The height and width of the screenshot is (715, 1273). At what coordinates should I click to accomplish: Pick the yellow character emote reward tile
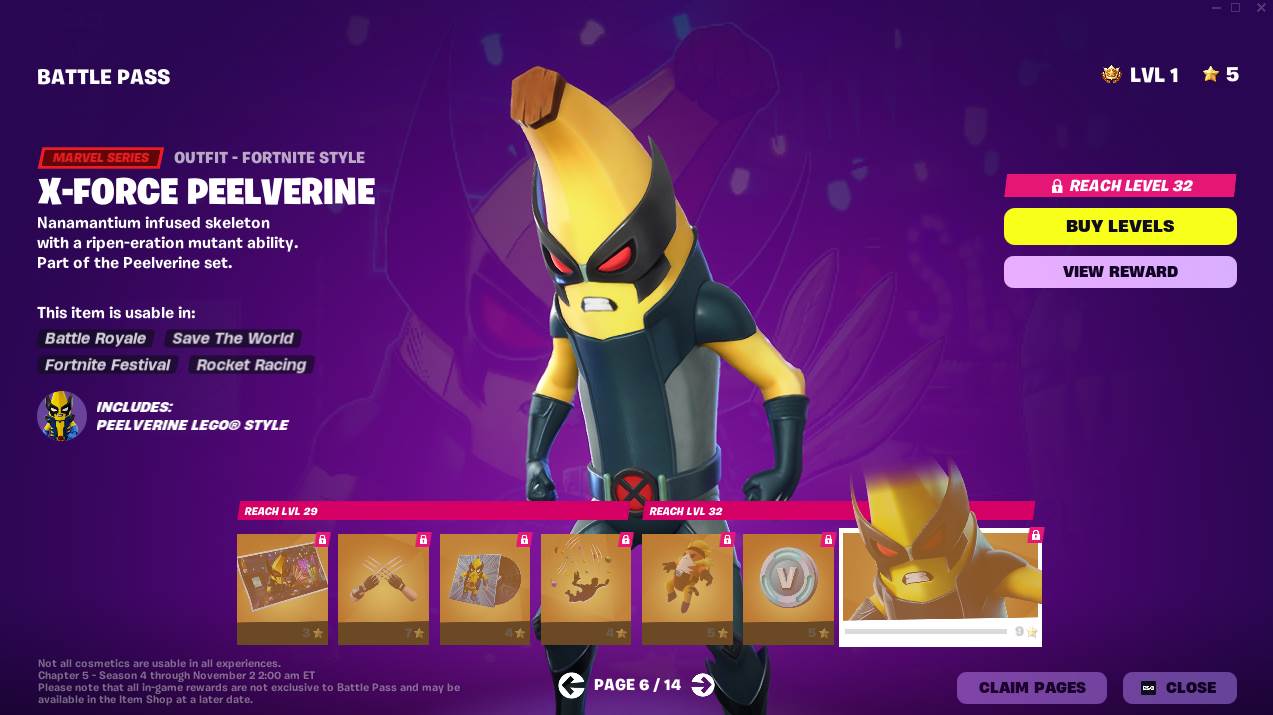click(x=687, y=588)
